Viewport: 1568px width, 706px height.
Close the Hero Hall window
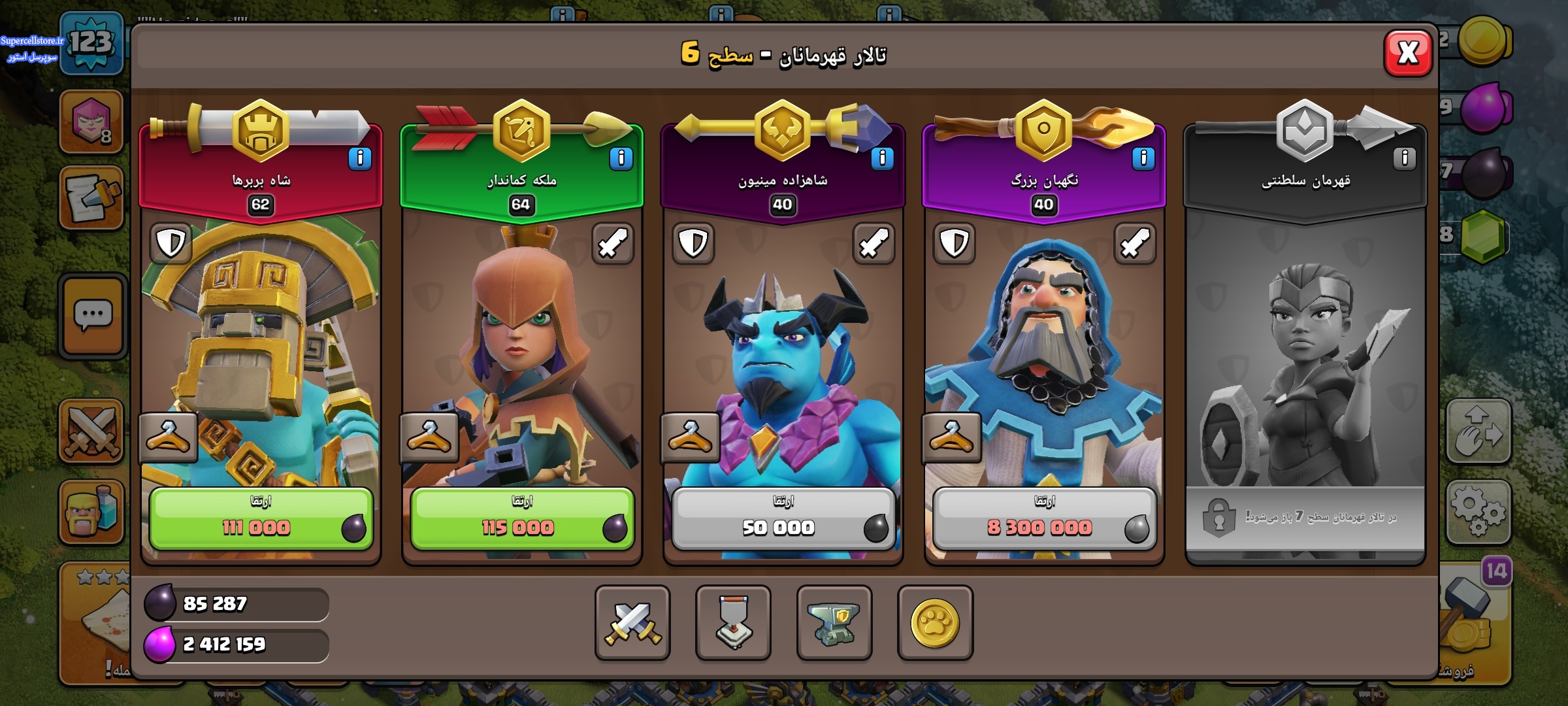[x=1408, y=53]
